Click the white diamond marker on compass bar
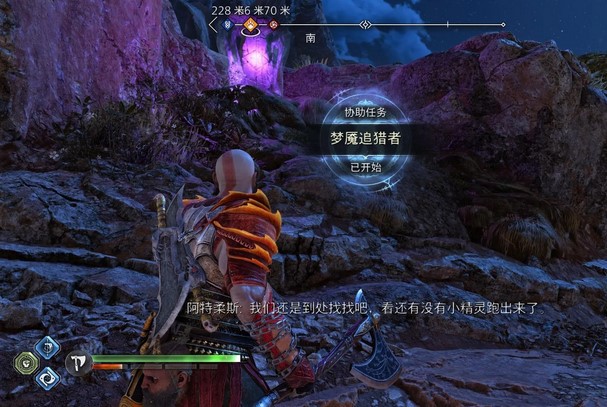Screen dimensions: 607x407 coord(366,24)
